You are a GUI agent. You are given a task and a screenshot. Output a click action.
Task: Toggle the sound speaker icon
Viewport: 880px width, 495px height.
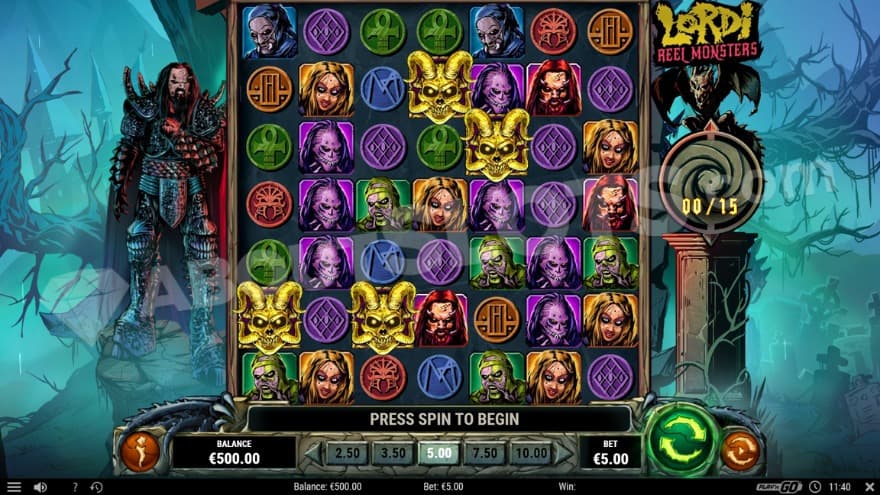tap(40, 487)
